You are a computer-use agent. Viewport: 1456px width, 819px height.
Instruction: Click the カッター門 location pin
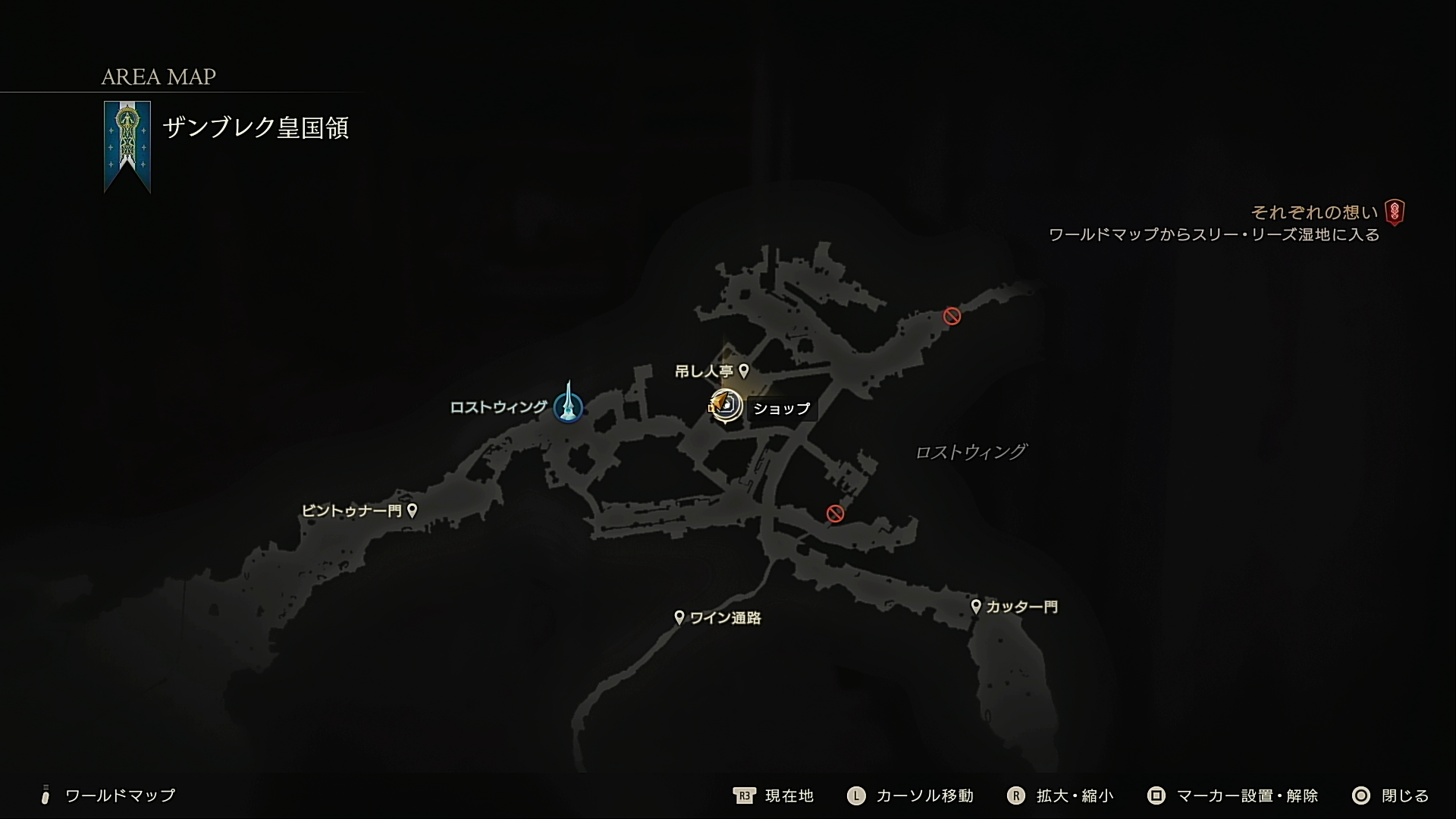pos(977,605)
